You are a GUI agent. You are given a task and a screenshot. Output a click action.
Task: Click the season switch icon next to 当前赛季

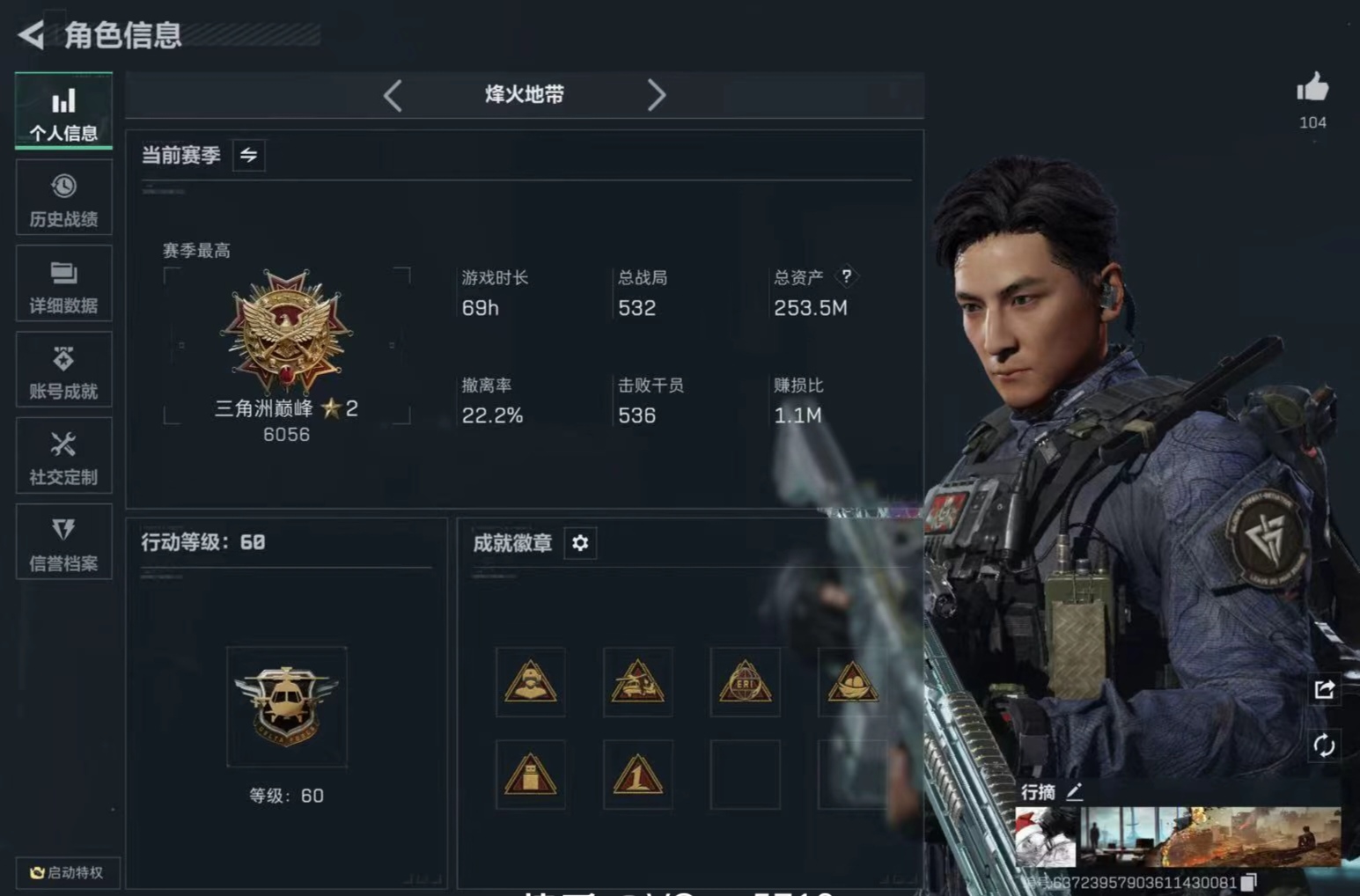pyautogui.click(x=247, y=154)
